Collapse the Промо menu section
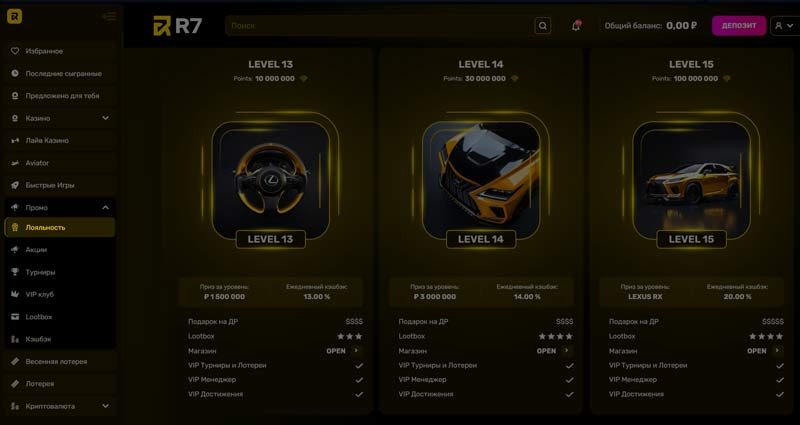 tap(105, 207)
